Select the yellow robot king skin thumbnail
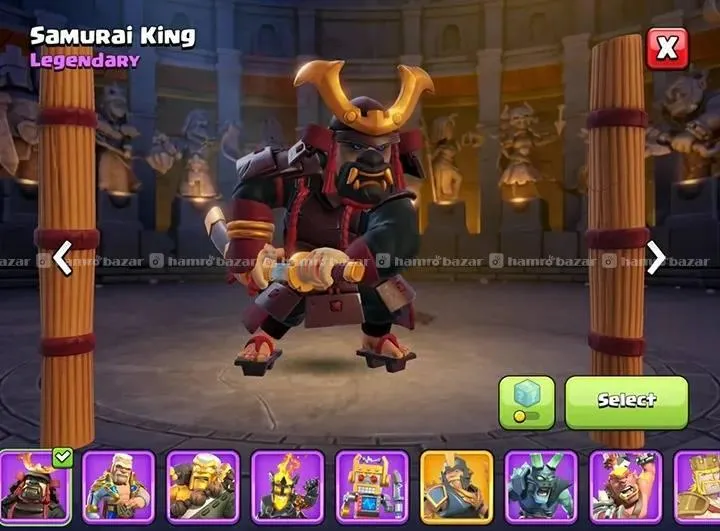 coord(372,487)
